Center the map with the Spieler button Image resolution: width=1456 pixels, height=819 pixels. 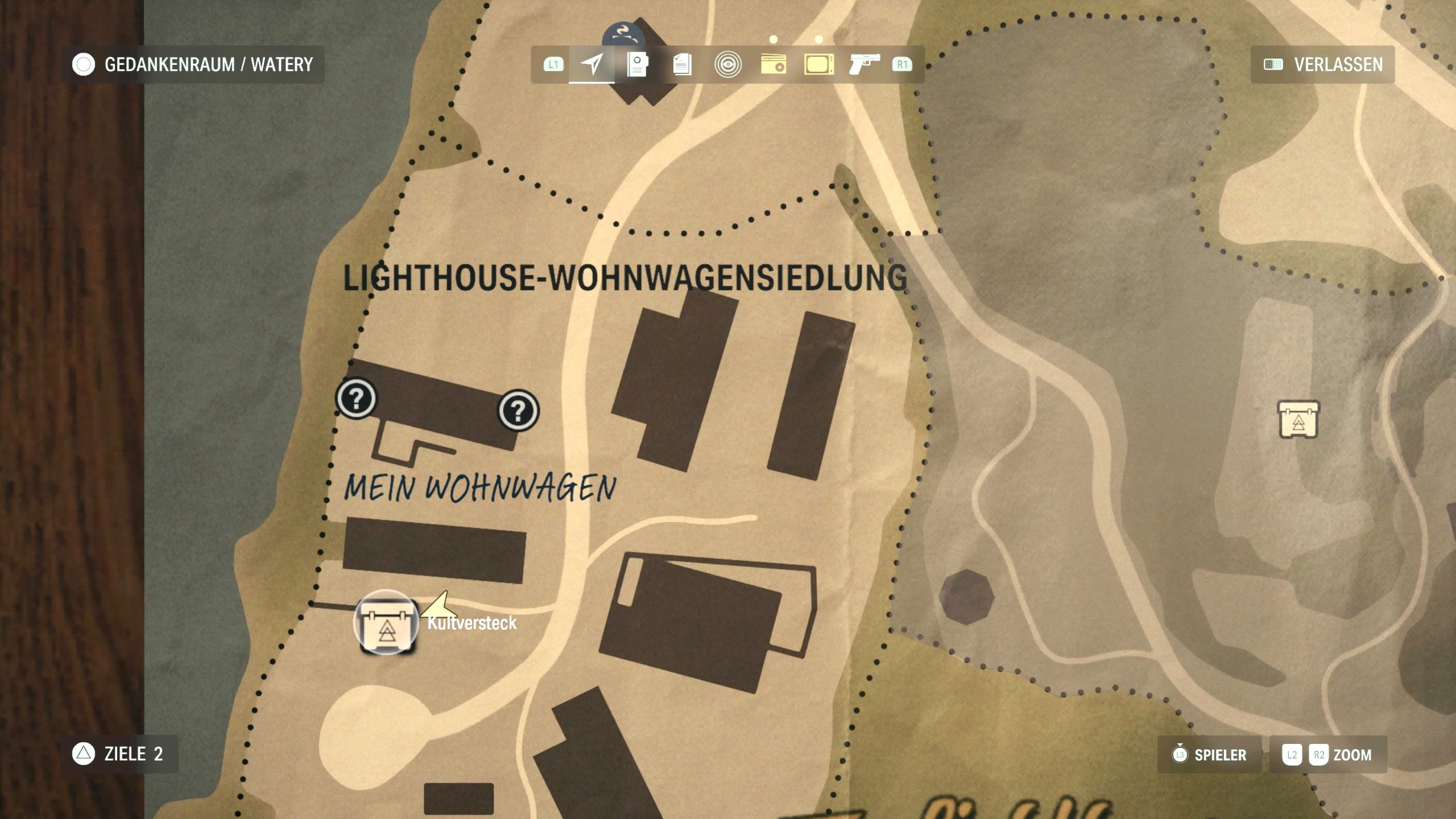(x=1209, y=755)
